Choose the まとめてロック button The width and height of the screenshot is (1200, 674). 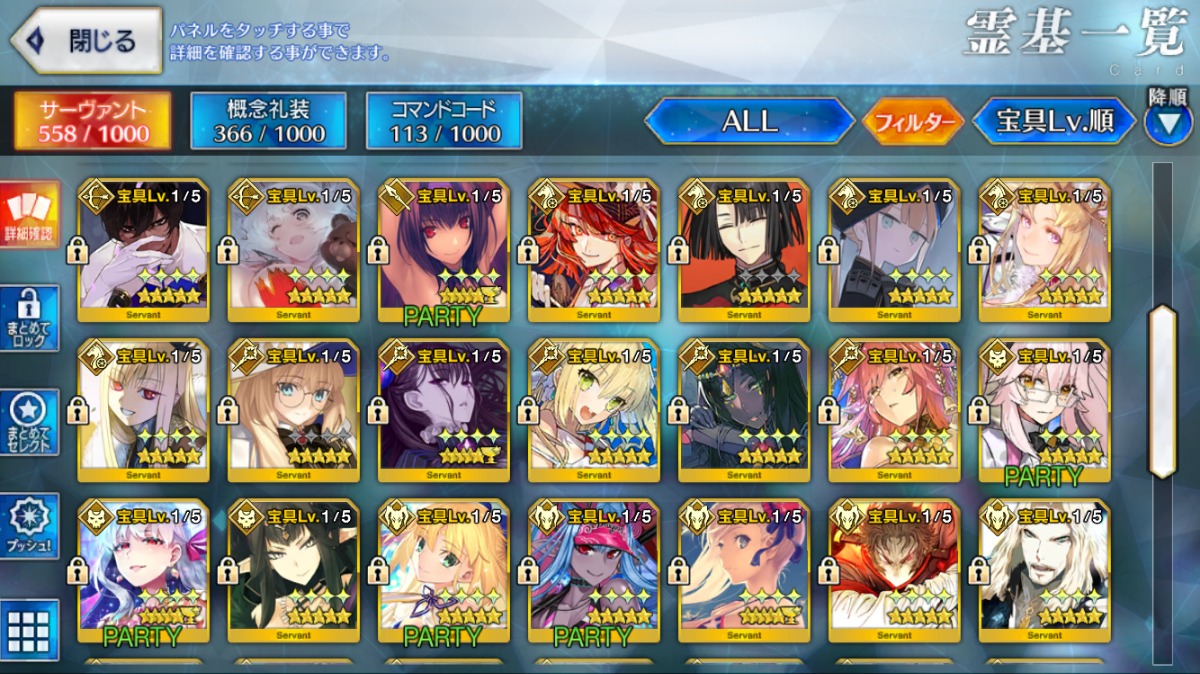coord(29,319)
